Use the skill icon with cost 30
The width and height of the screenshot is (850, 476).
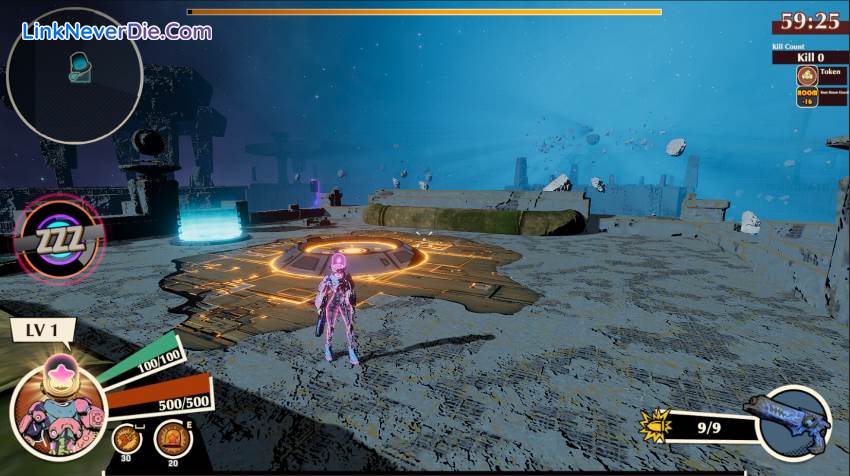coord(126,439)
